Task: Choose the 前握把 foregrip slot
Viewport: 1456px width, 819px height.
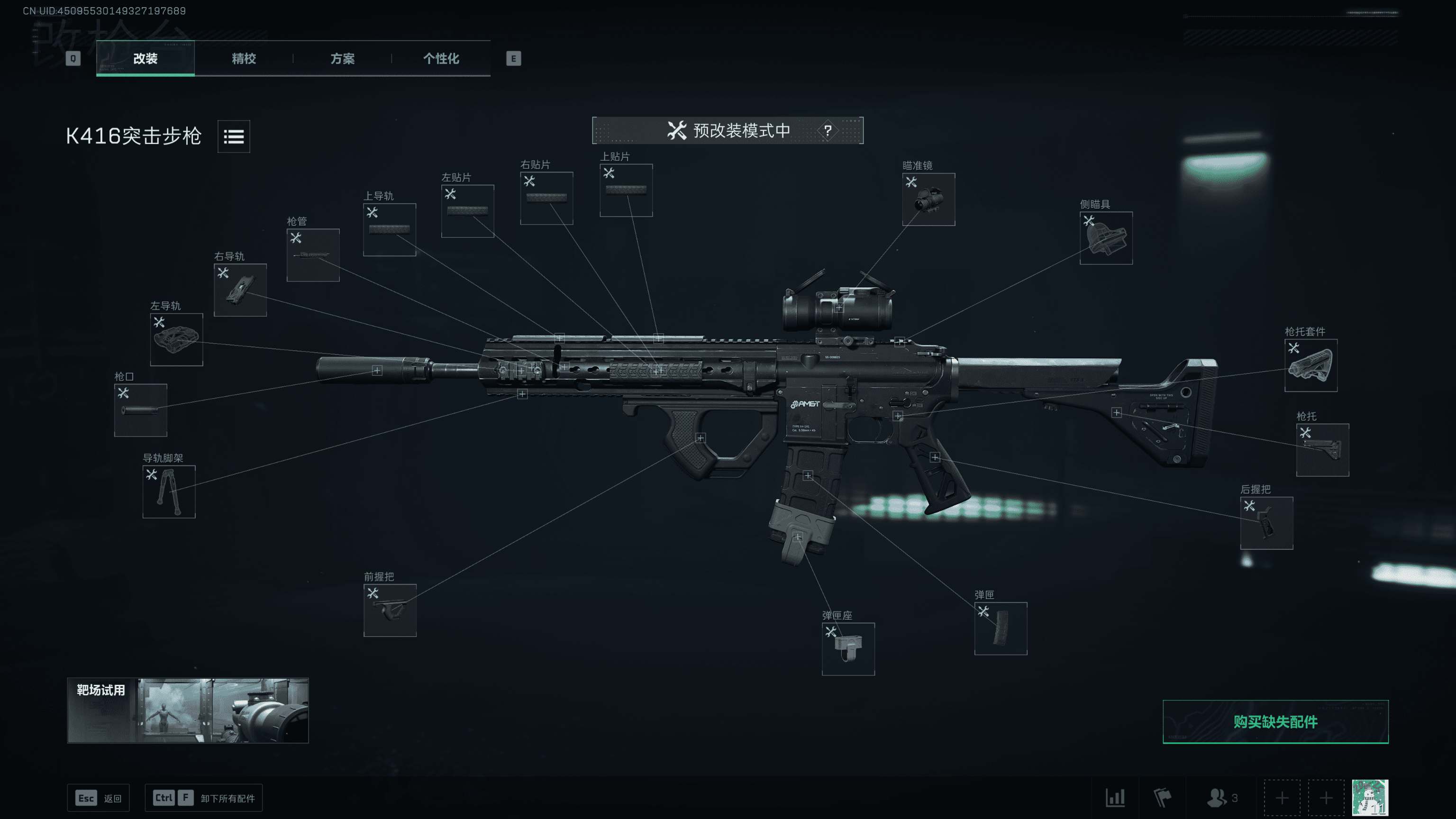Action: pos(390,610)
